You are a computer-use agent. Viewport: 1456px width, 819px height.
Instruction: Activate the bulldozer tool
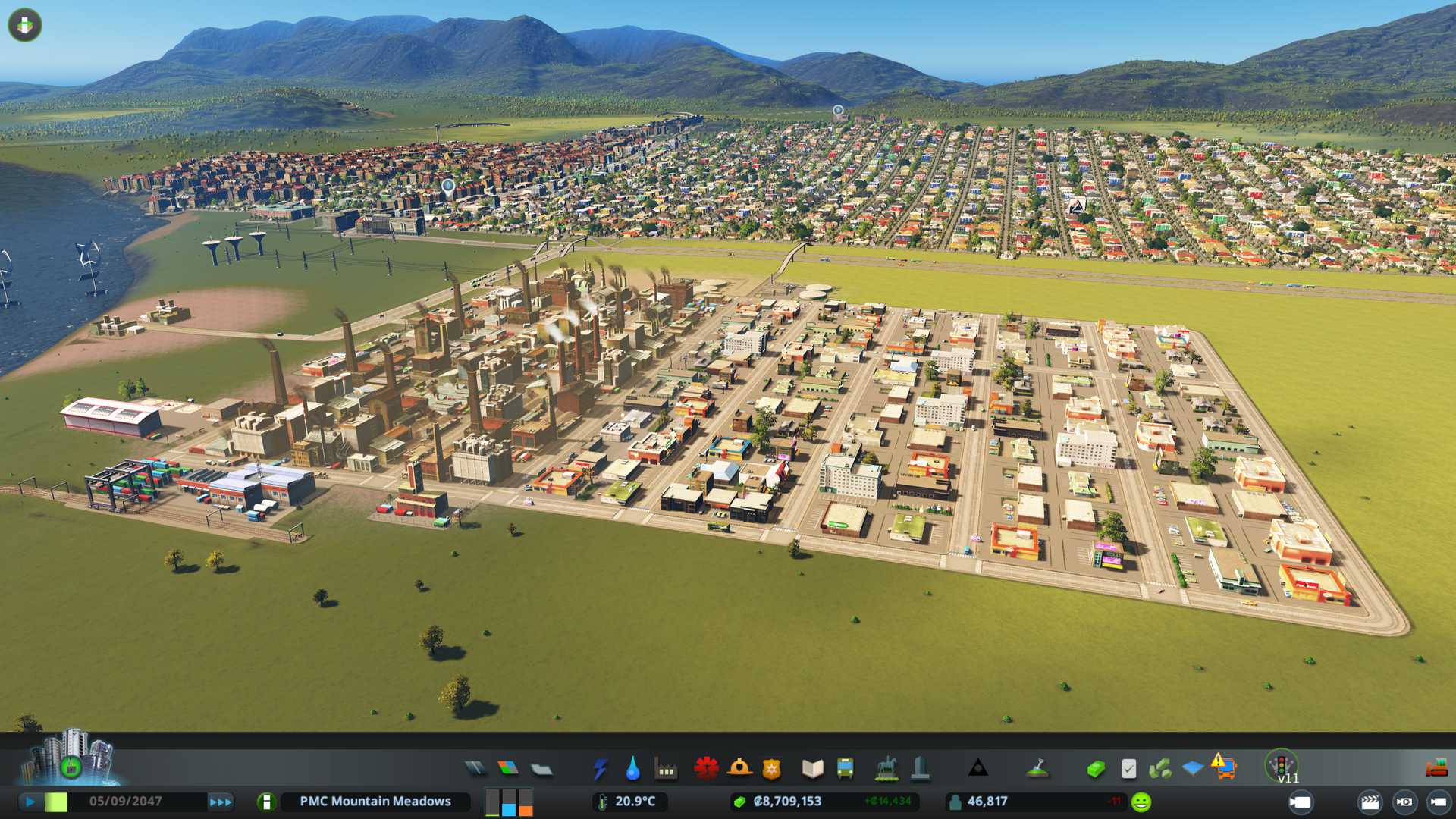(1436, 769)
